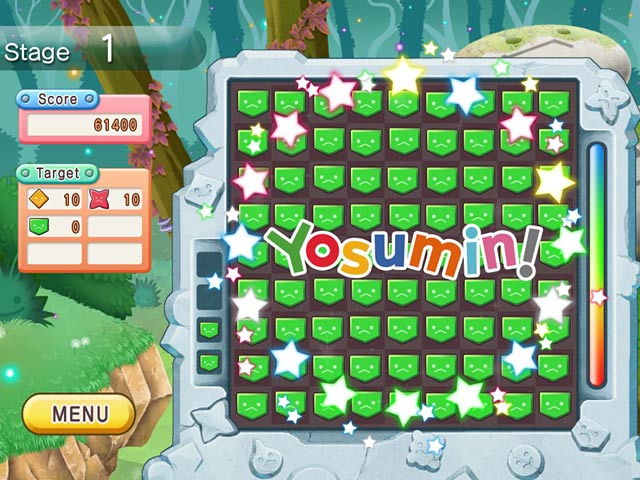Open the yellow MENU button

pos(79,413)
